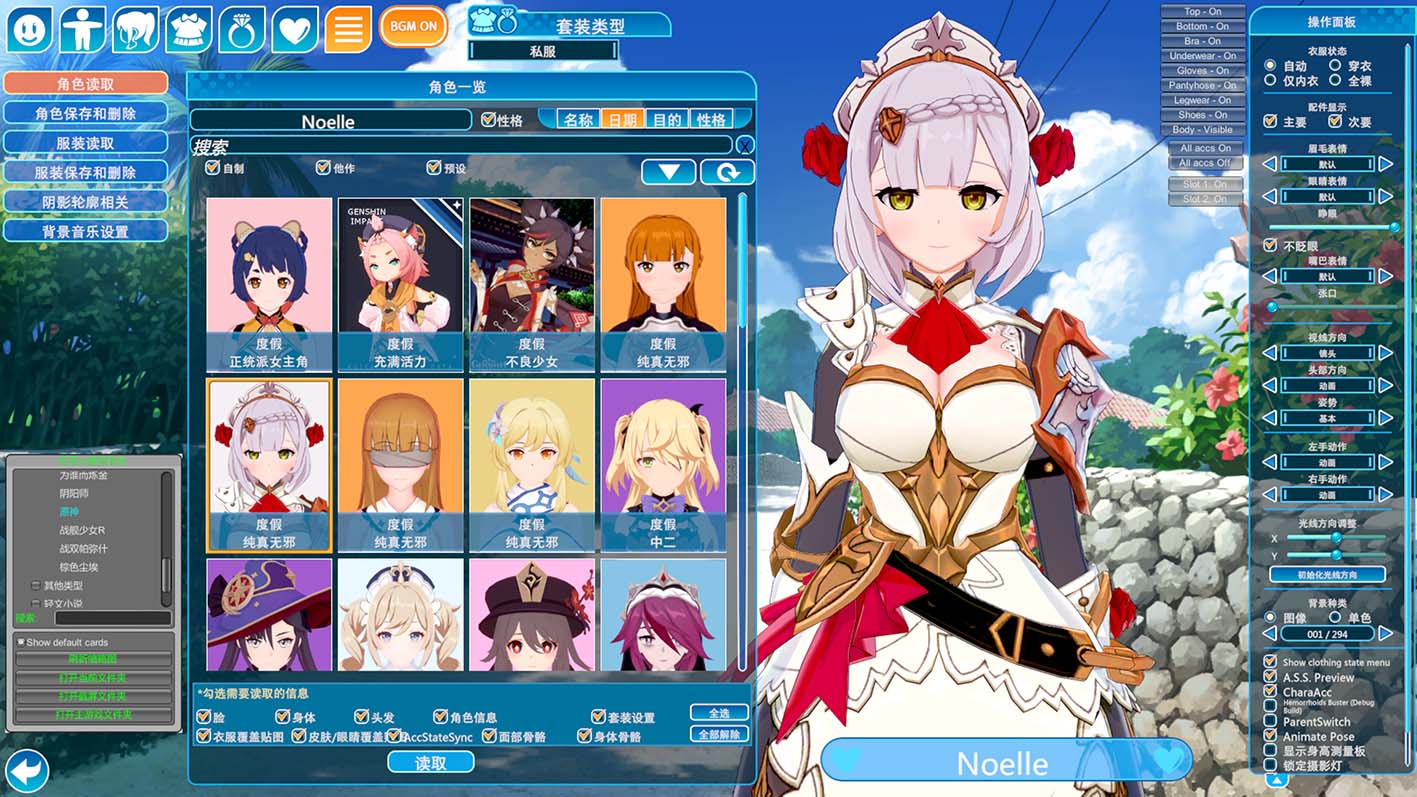Choose the 全裸 clothing state radio button
The image size is (1417, 797).
tap(1335, 81)
